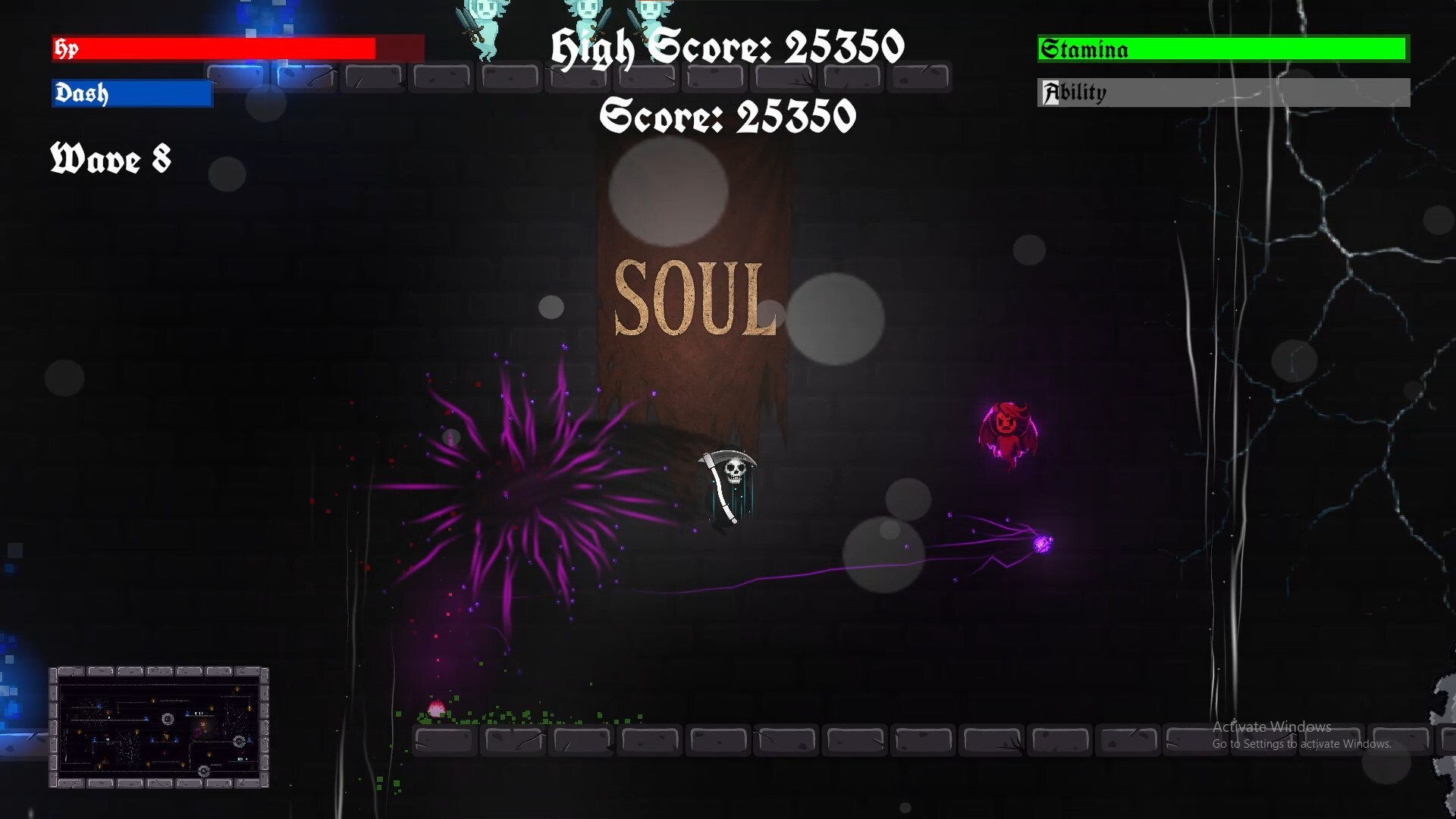1456x819 pixels.
Task: Toggle the green Stamina bar
Action: pos(1223,49)
